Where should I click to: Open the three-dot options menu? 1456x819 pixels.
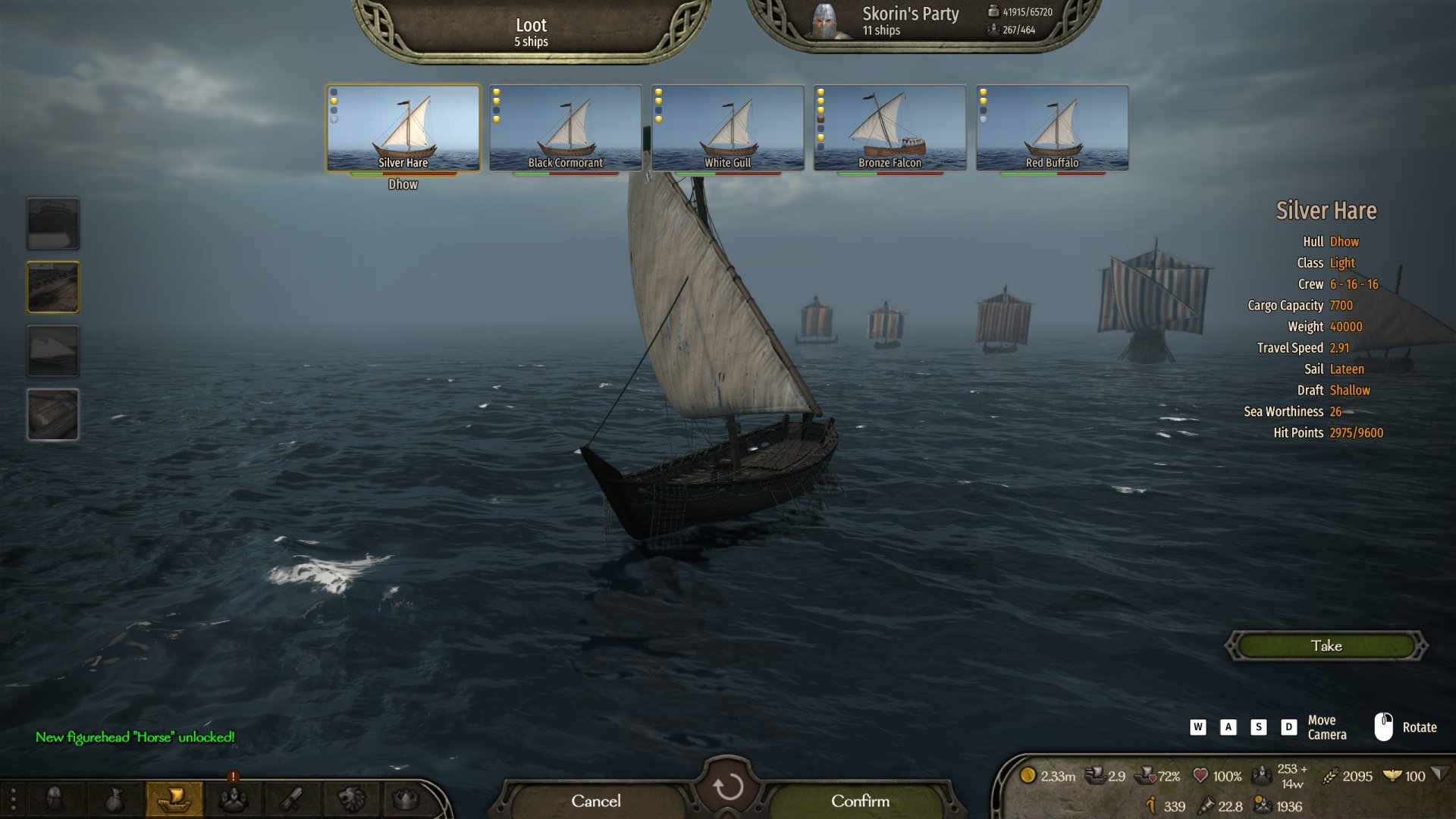click(13, 799)
